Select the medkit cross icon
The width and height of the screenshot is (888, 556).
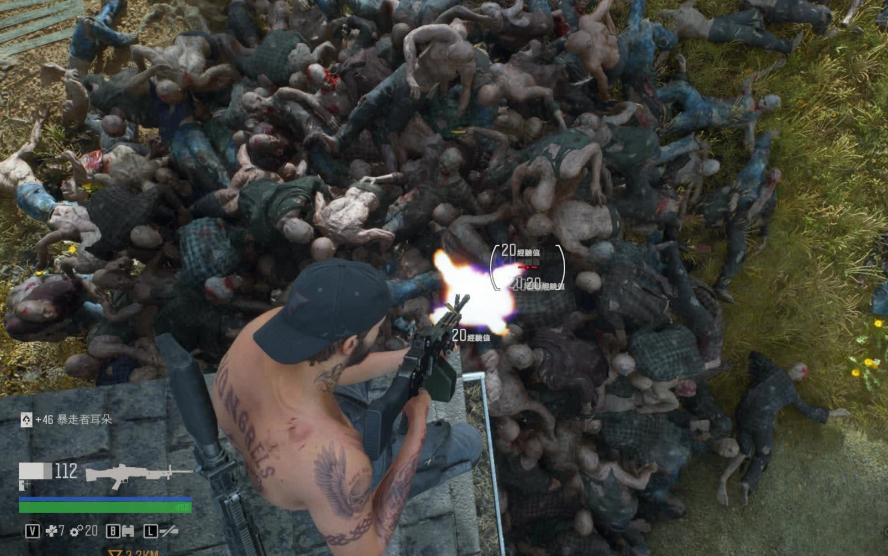click(49, 530)
